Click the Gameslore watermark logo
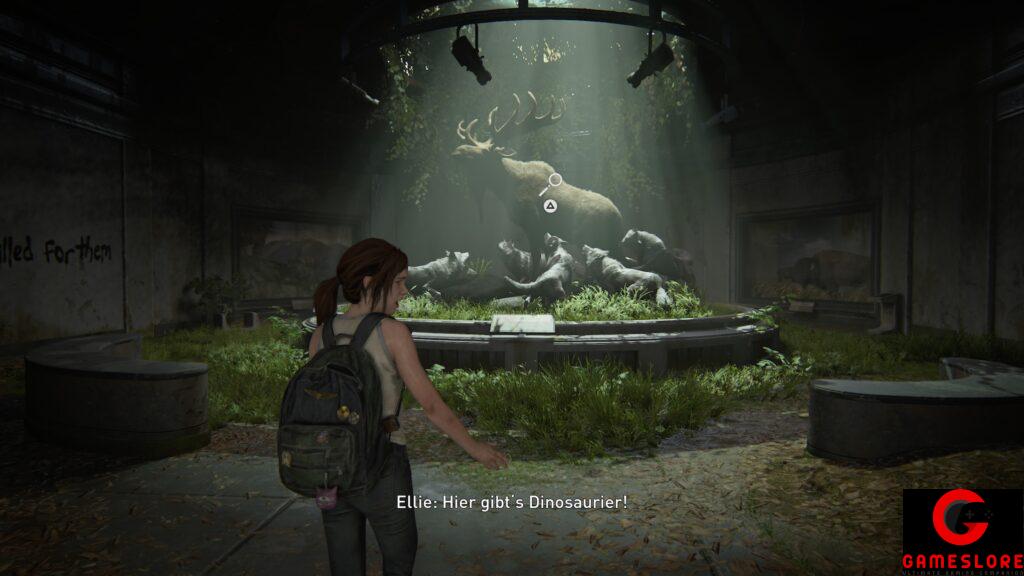Image resolution: width=1024 pixels, height=576 pixels. tap(962, 531)
